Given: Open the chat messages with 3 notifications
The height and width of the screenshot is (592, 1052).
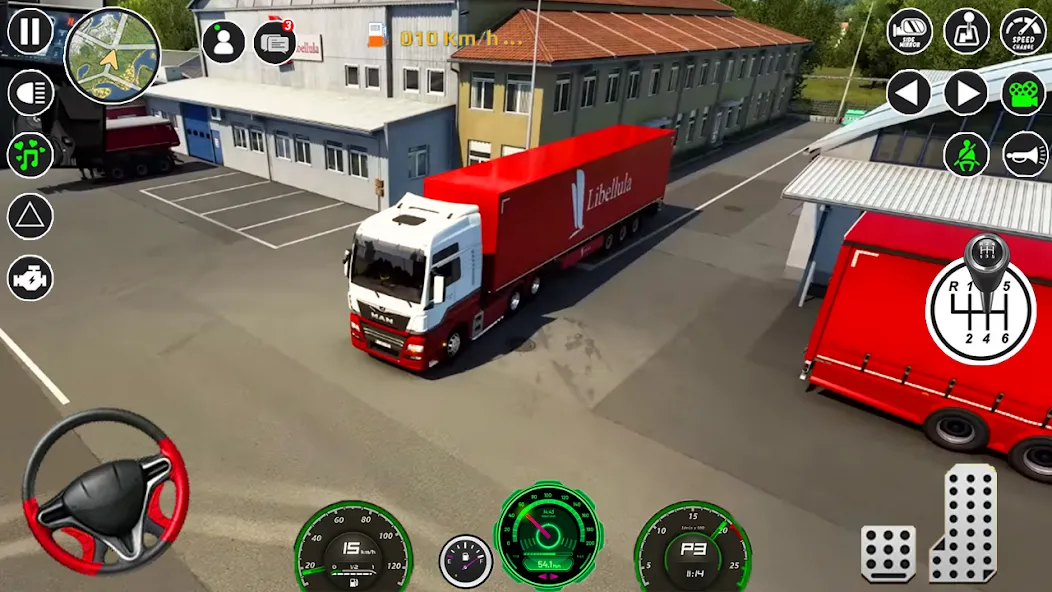Looking at the screenshot, I should 274,42.
